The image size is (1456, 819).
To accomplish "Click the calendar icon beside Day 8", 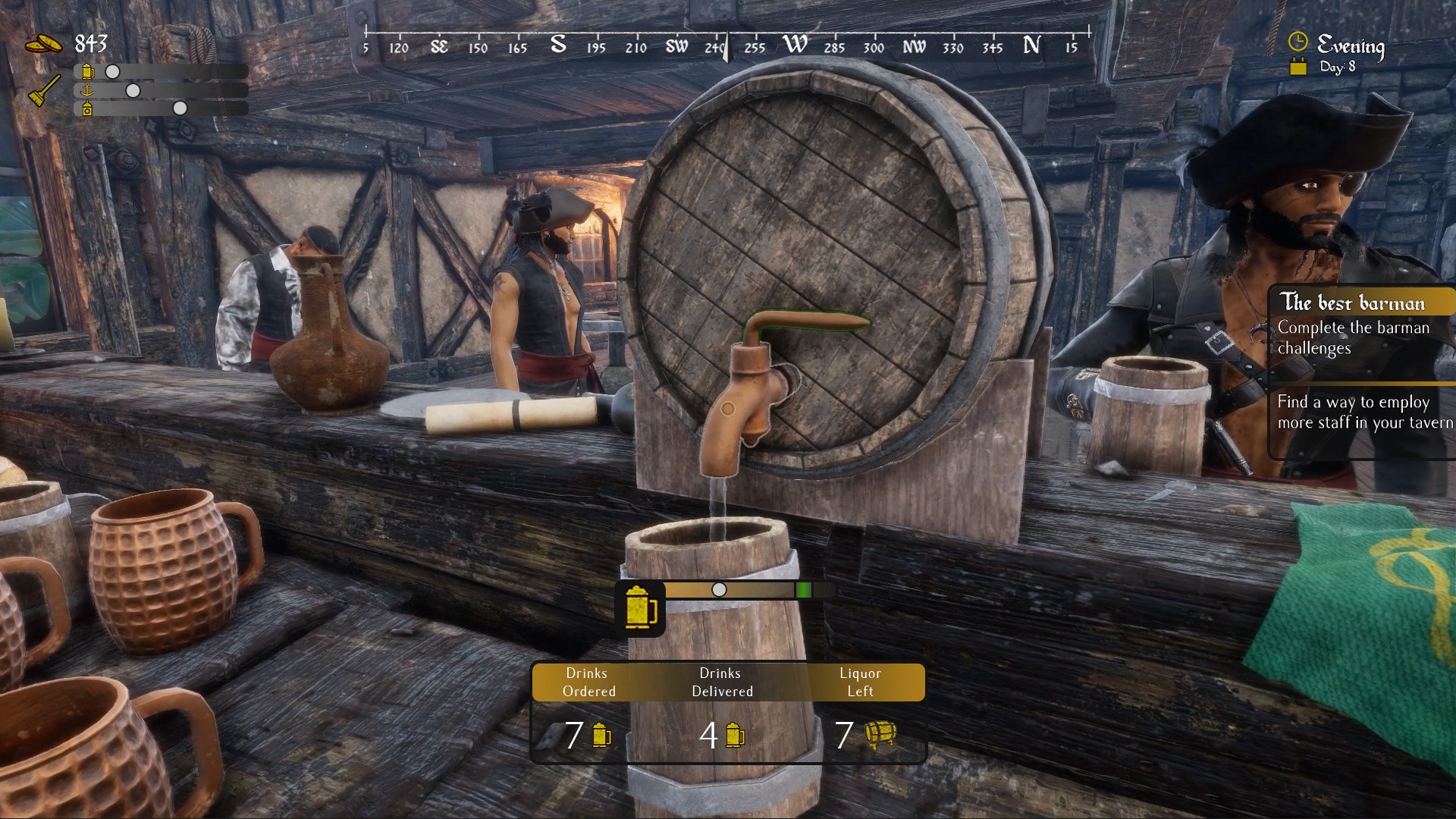I will pos(1298,67).
